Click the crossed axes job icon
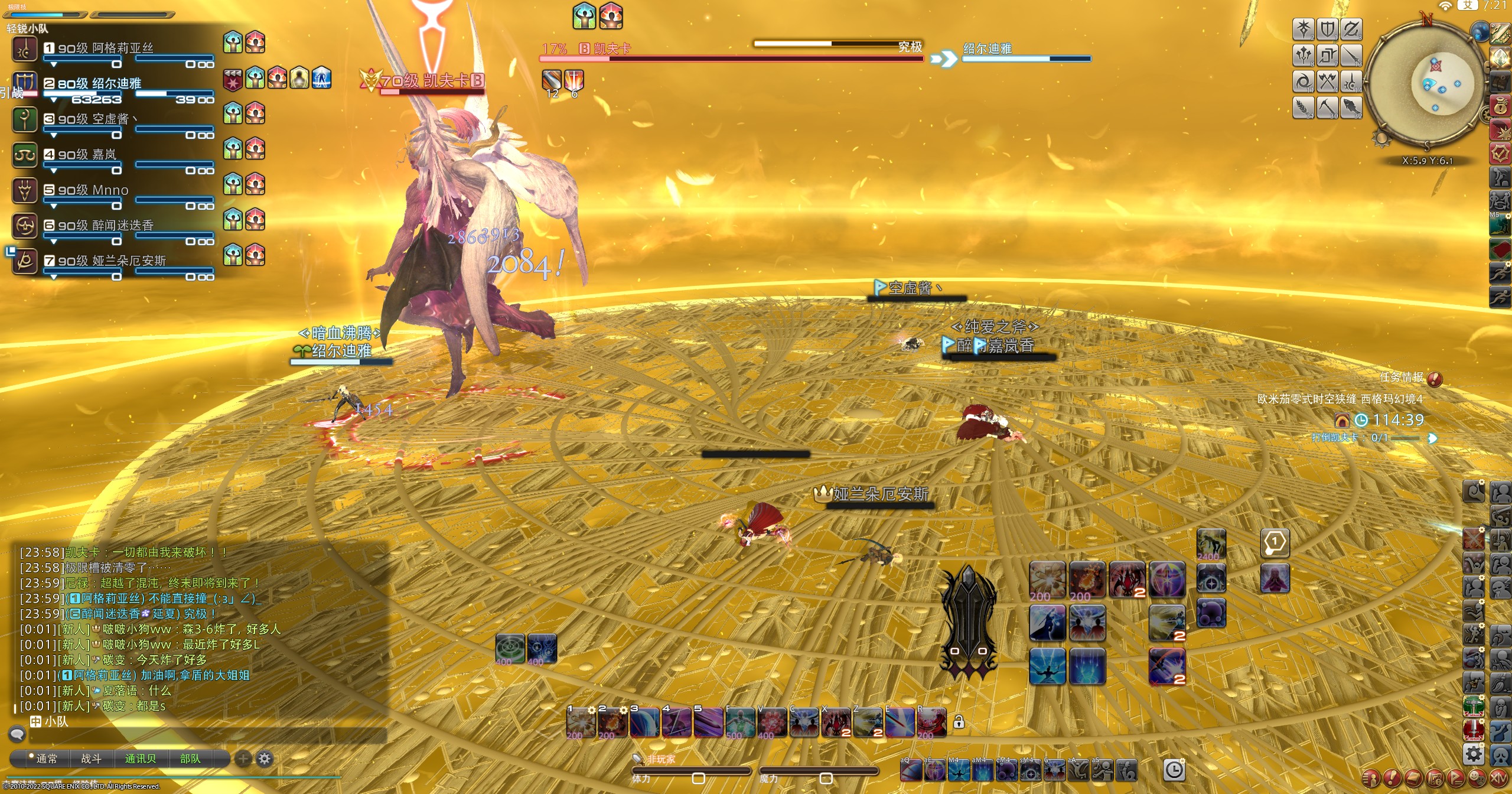The height and width of the screenshot is (794, 1512). (1327, 81)
